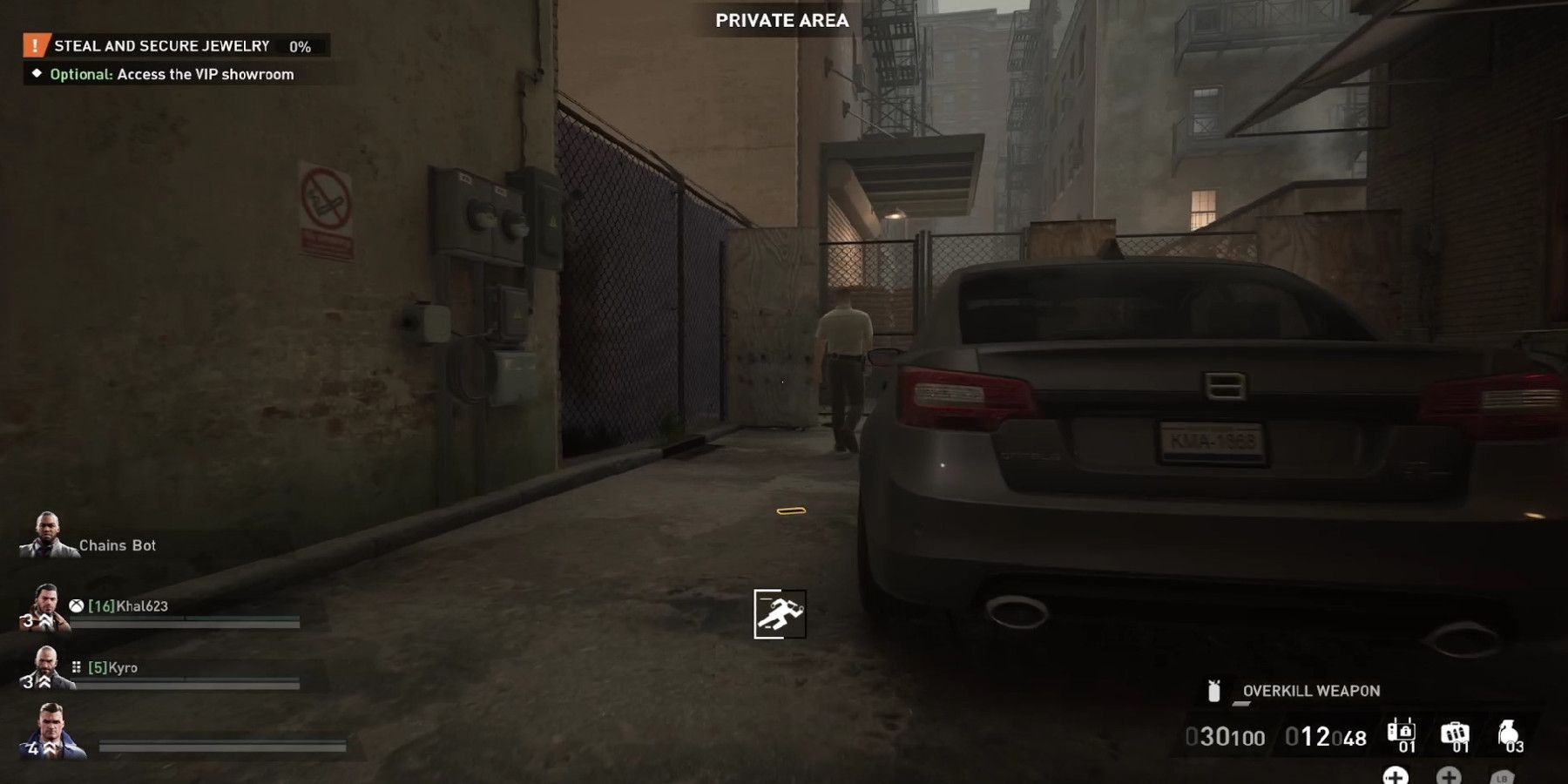Click the Overkill weapon bomb icon
The width and height of the screenshot is (1568, 784).
(x=1213, y=693)
